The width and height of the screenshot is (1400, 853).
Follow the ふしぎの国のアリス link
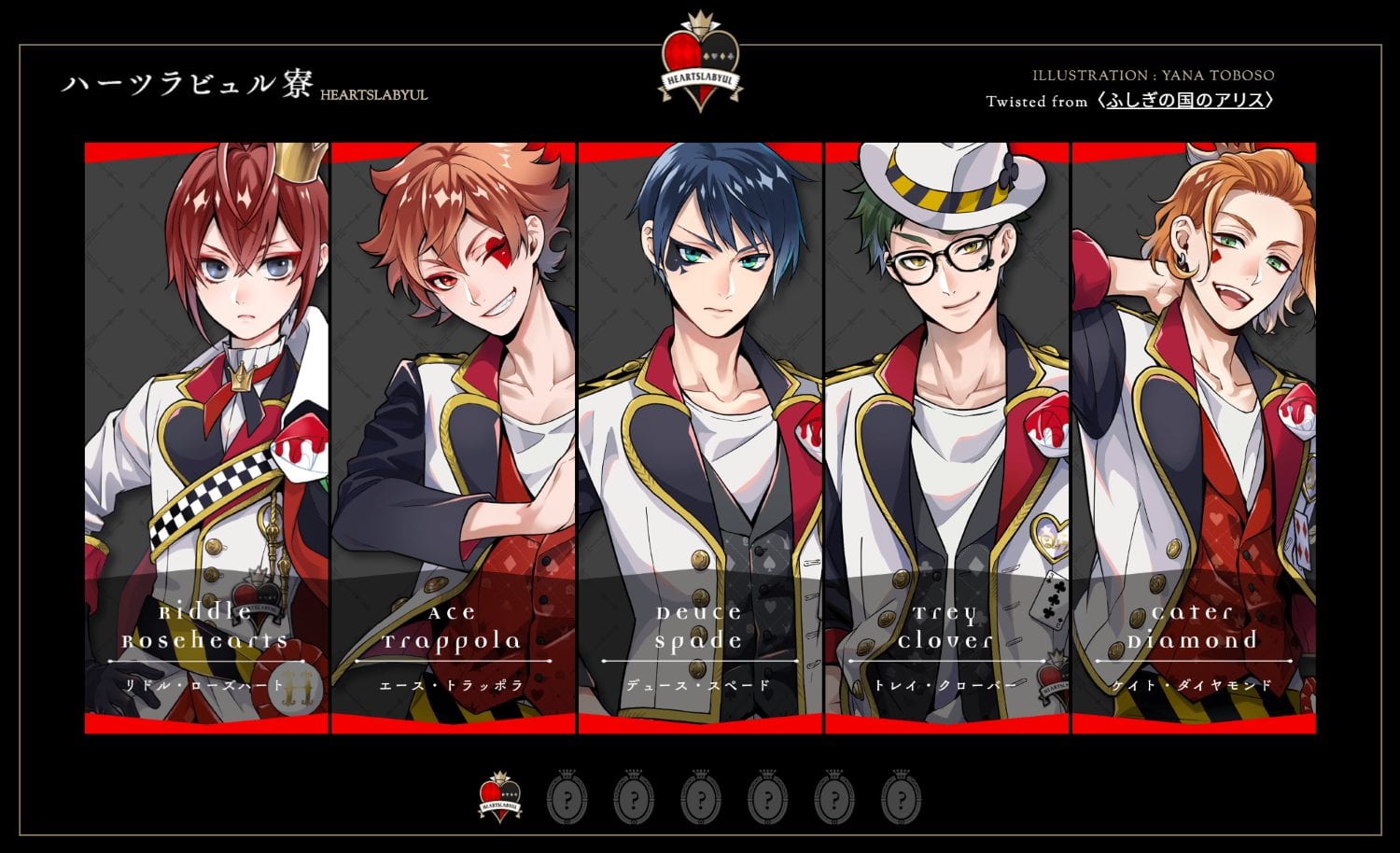[1185, 101]
